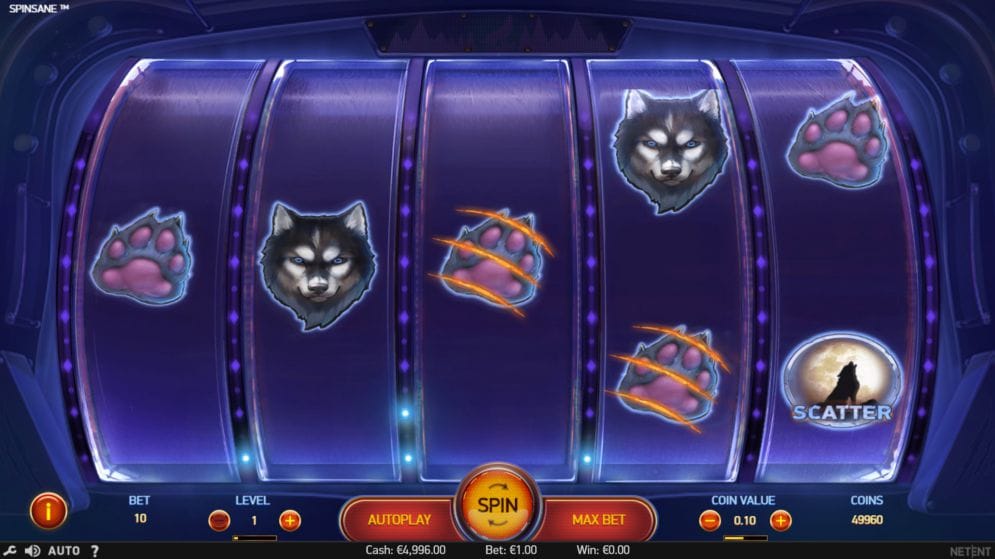This screenshot has width=995, height=559.
Task: Lower the coin value
Action: (710, 520)
